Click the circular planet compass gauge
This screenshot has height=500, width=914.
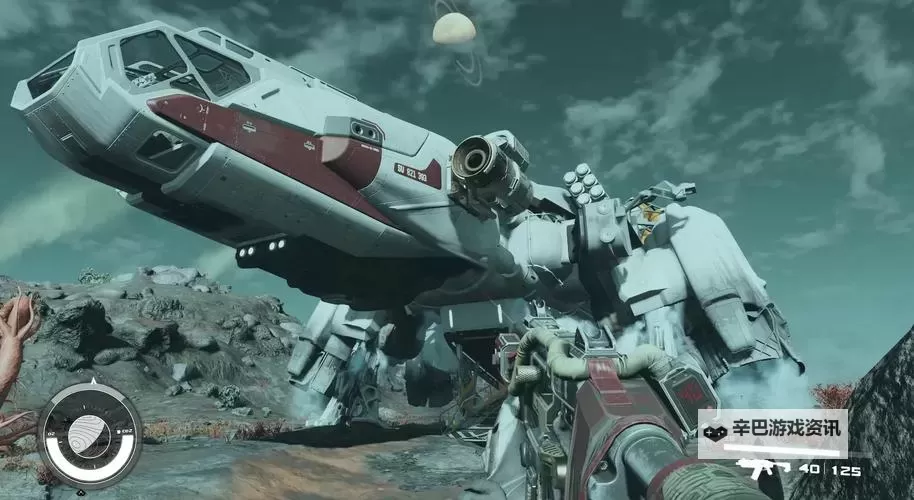point(90,435)
